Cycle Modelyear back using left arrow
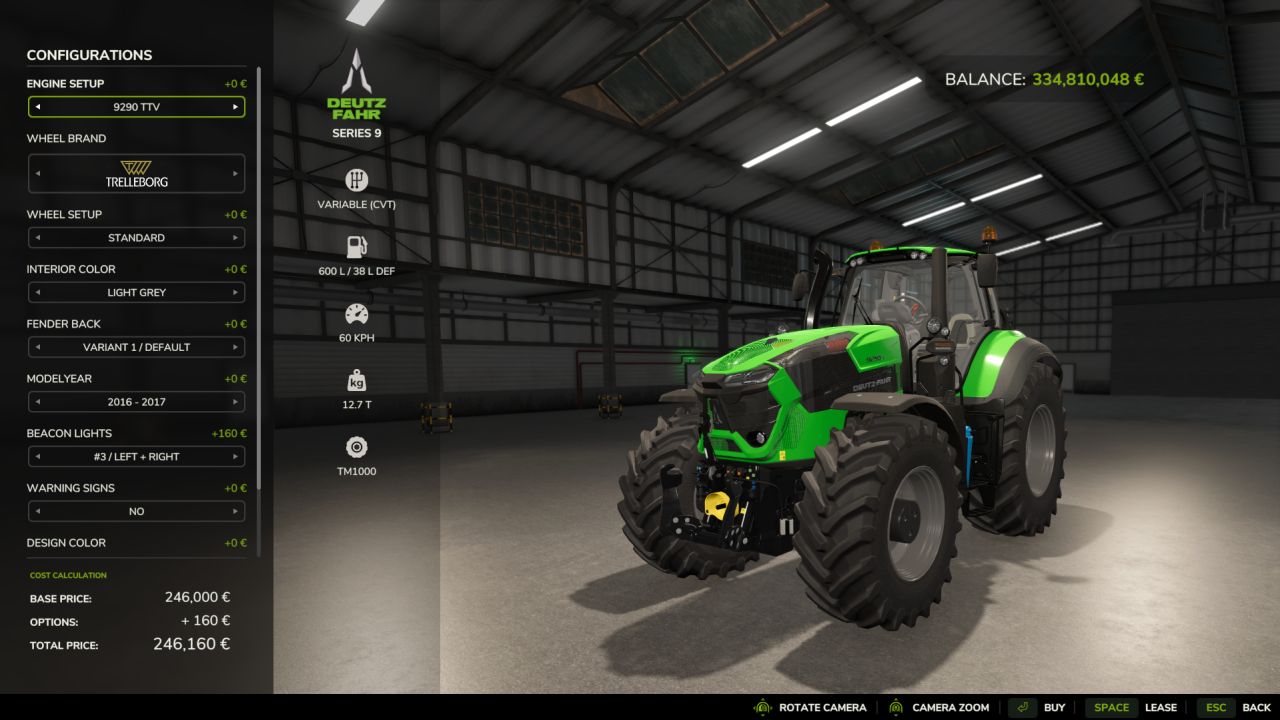 pos(38,402)
